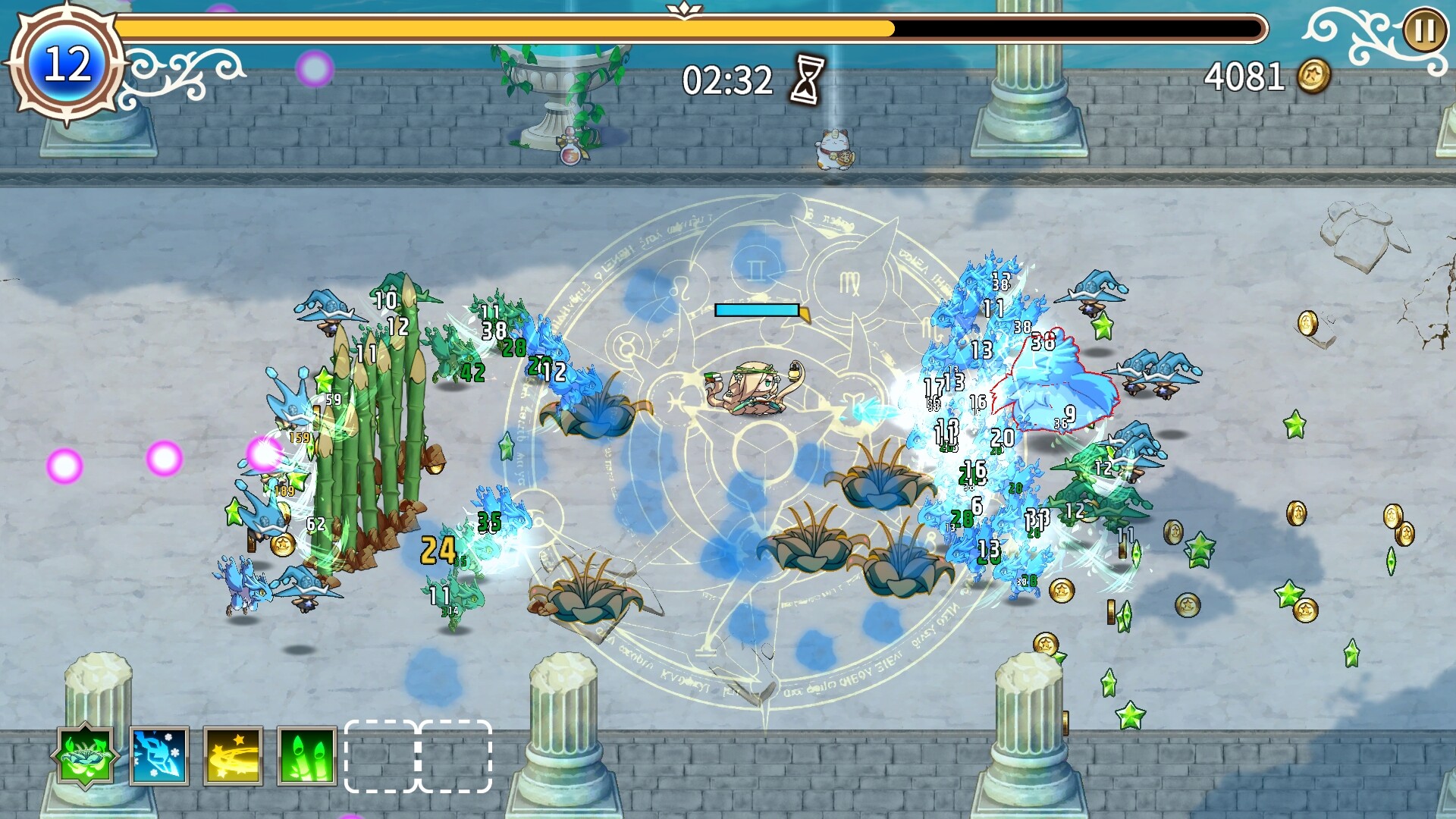The image size is (1456, 819).
Task: Select the timer display showing 02:32
Action: pos(726,76)
